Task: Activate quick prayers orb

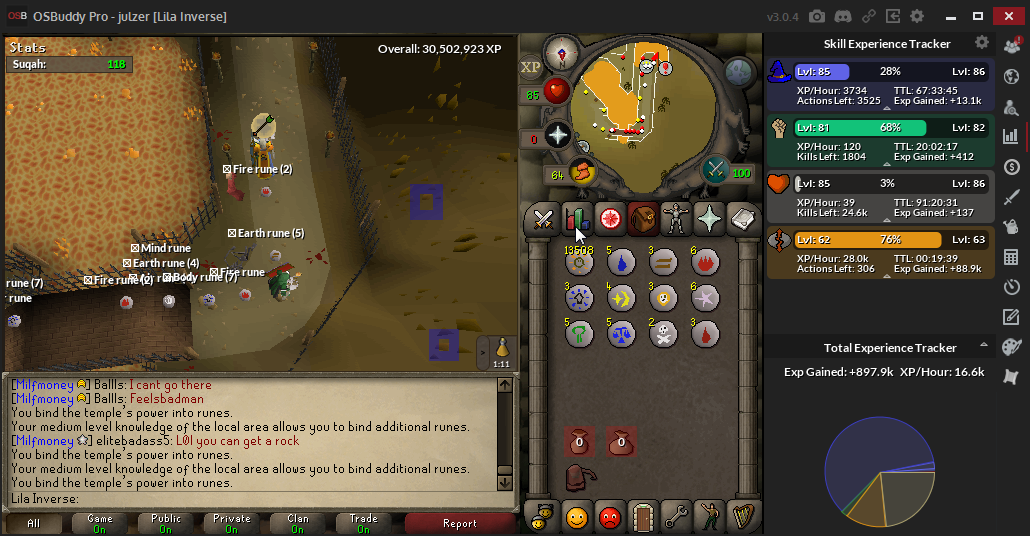Action: click(557, 135)
